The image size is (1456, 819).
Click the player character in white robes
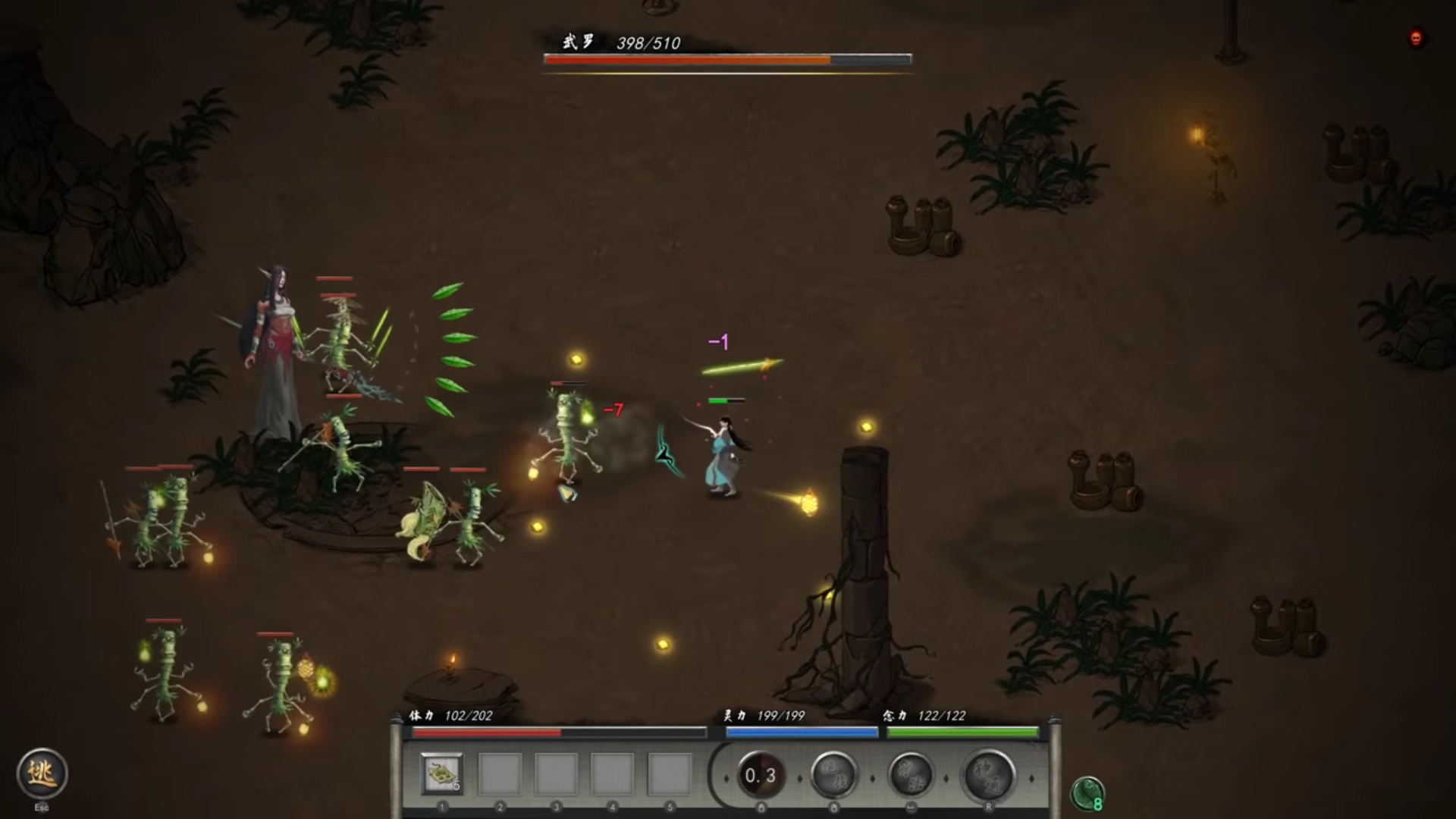720,455
